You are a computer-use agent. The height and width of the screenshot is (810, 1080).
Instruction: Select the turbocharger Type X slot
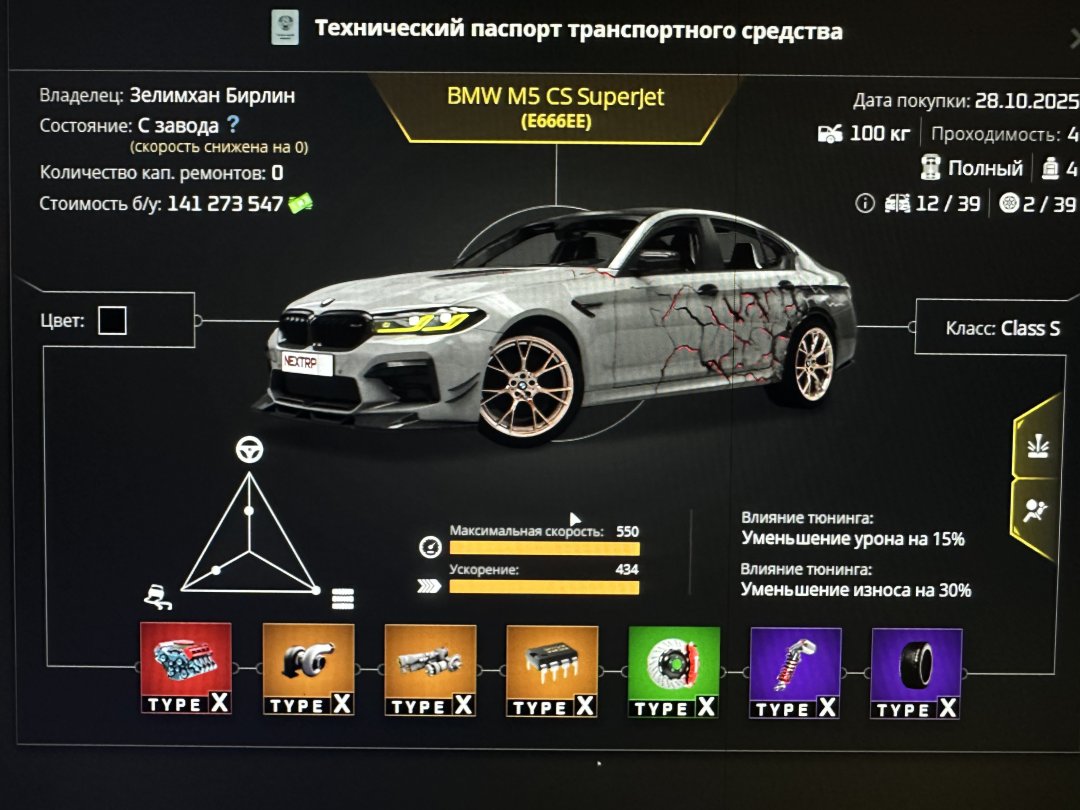[x=308, y=669]
